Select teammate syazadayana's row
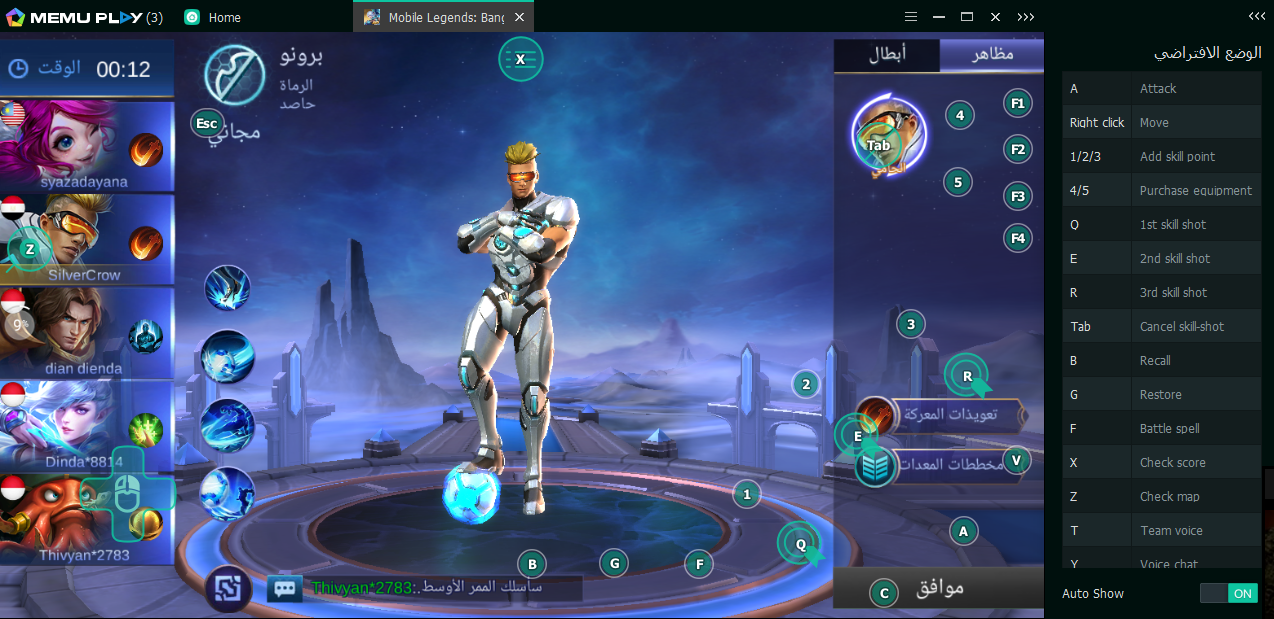Image resolution: width=1274 pixels, height=619 pixels. click(87, 146)
